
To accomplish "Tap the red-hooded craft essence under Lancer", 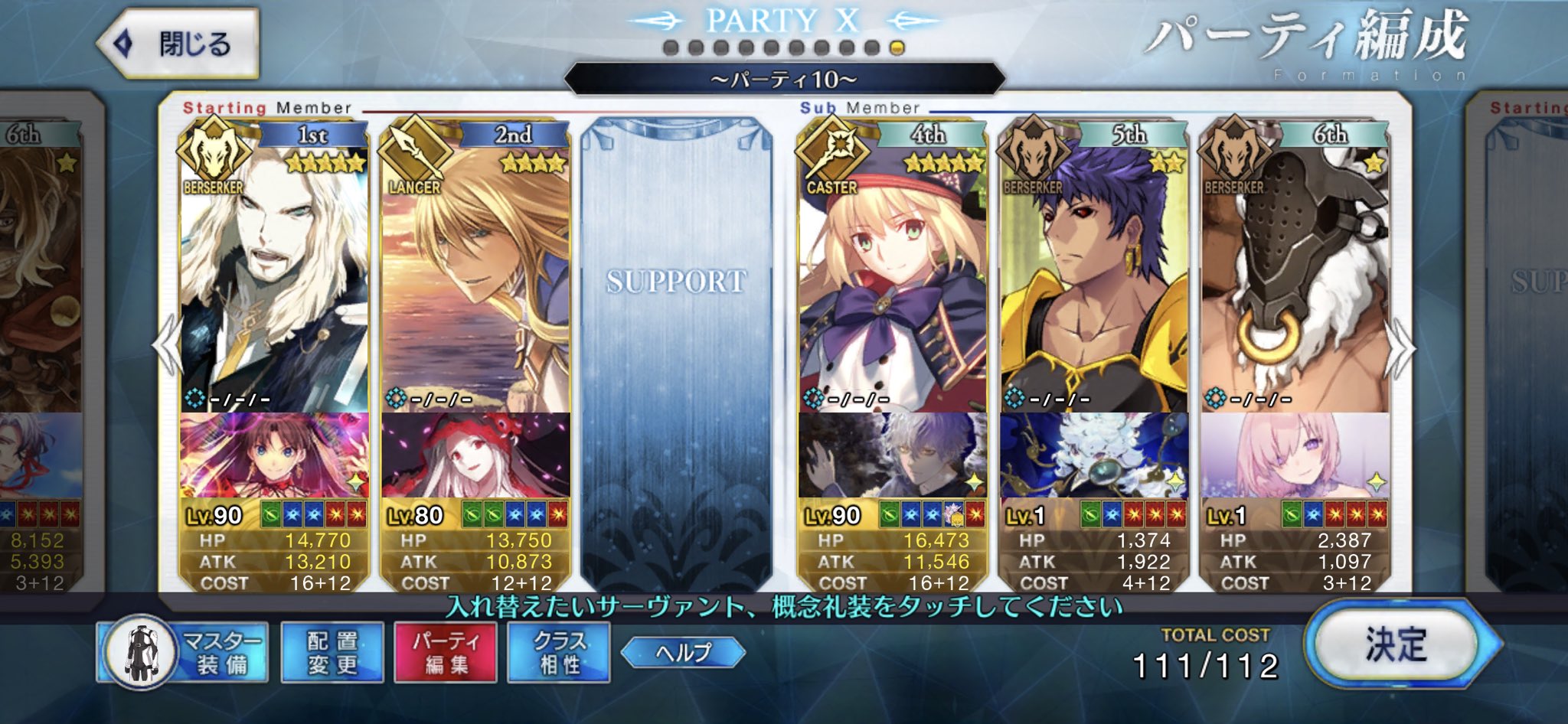I will (x=475, y=456).
